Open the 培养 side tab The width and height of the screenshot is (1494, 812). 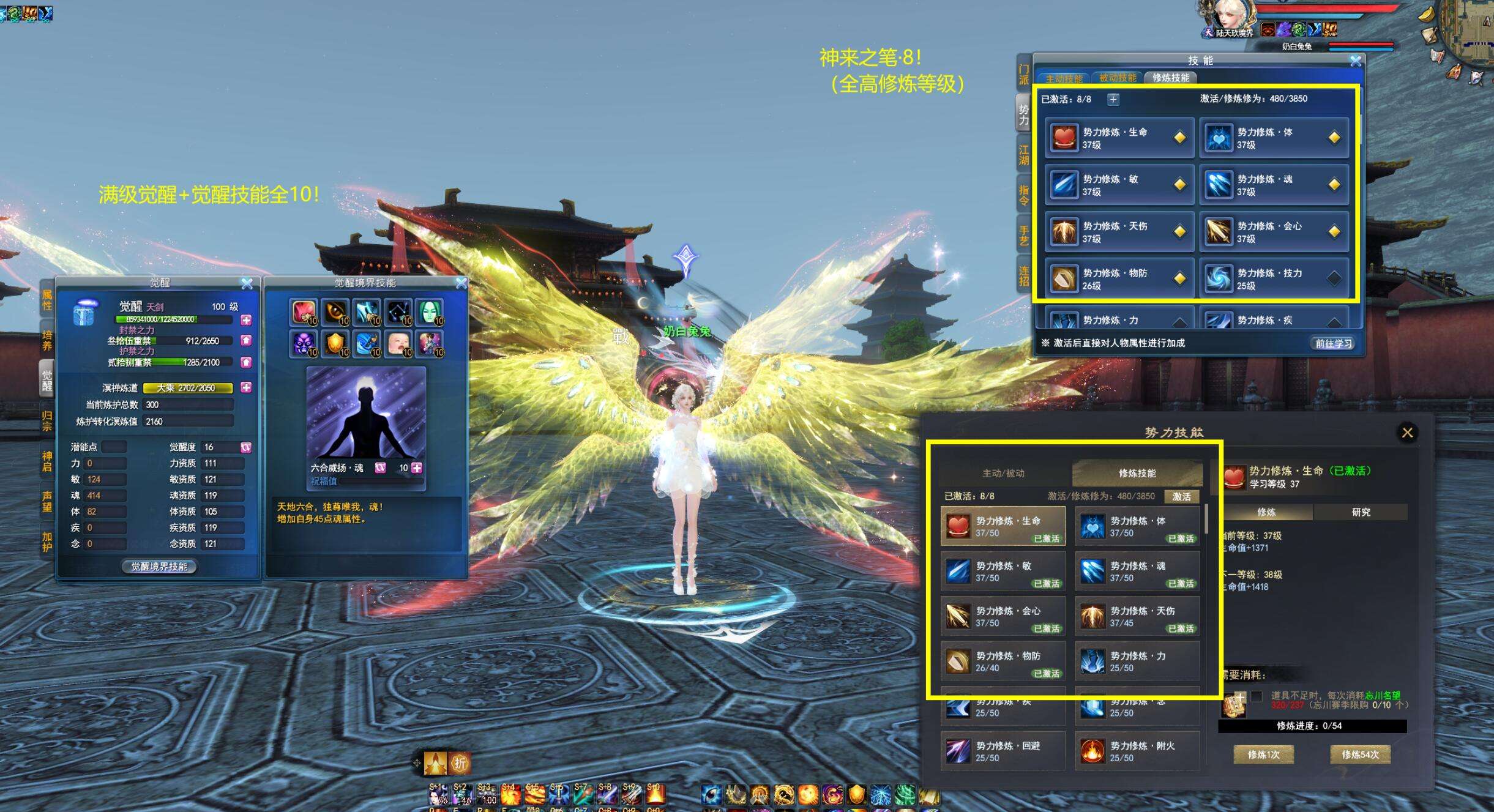(x=47, y=341)
